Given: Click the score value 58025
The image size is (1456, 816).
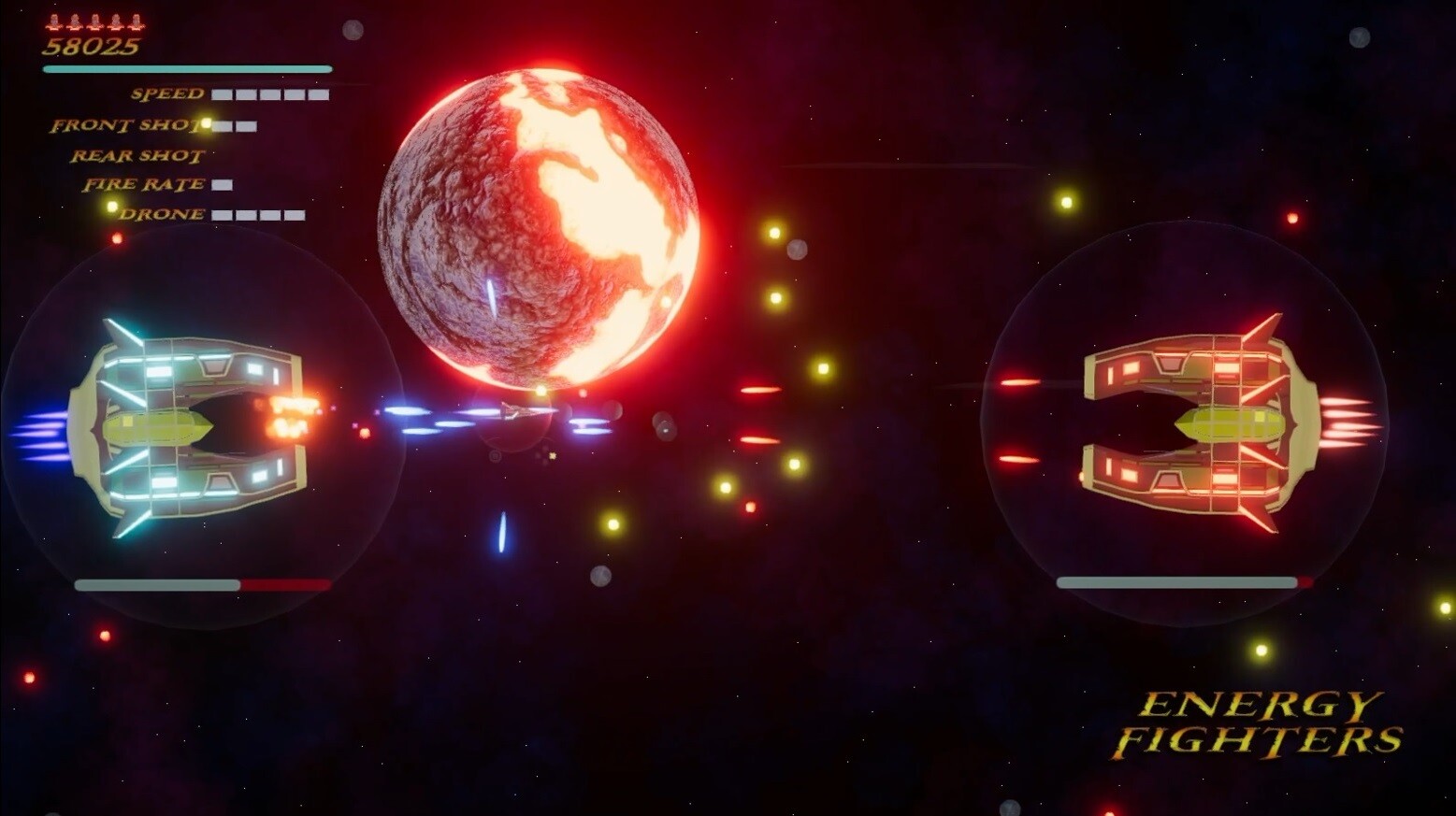Looking at the screenshot, I should 89,45.
